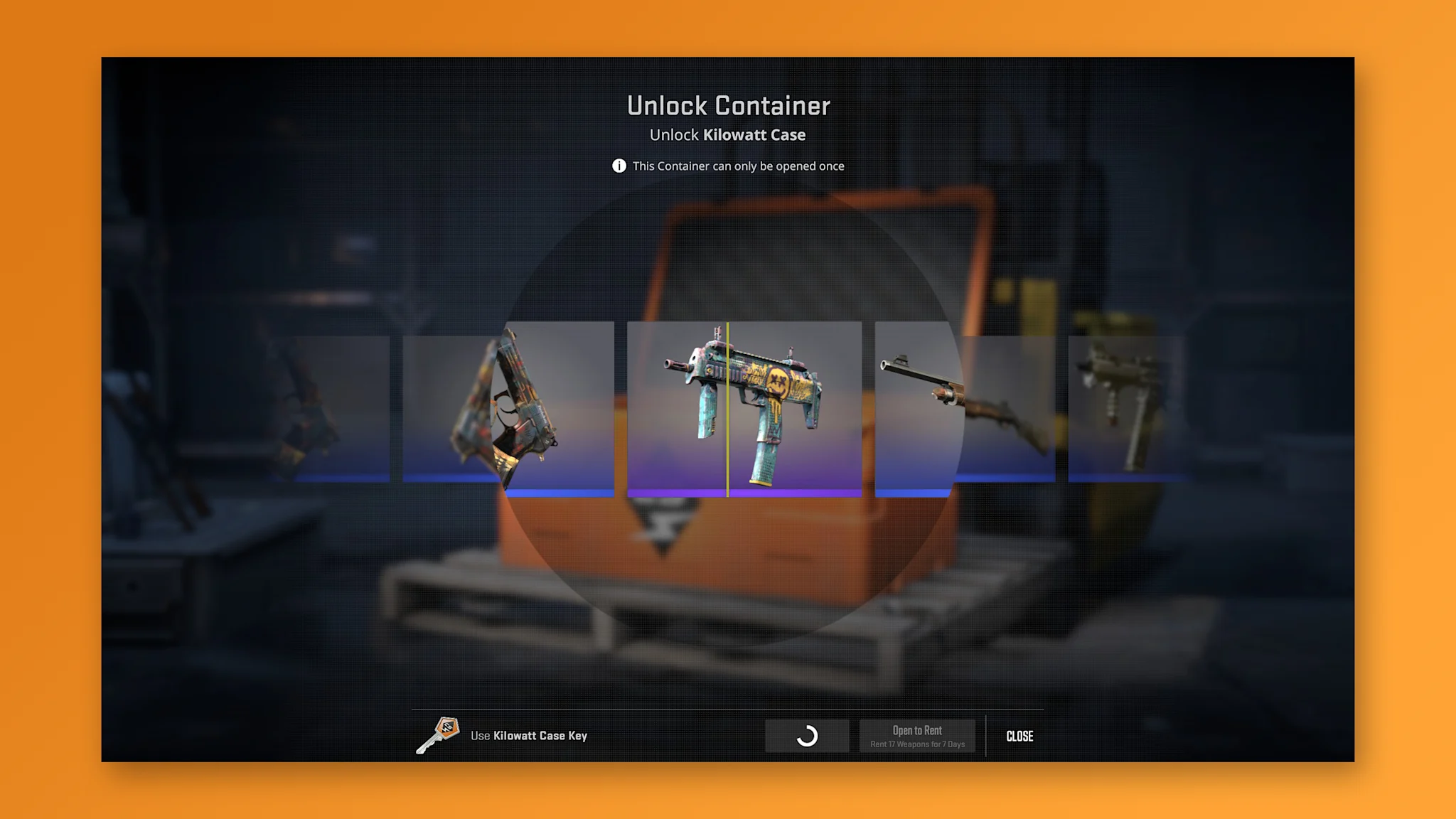The height and width of the screenshot is (819, 1456).
Task: Open the Unlock Kilowatt Case title text
Action: click(727, 135)
